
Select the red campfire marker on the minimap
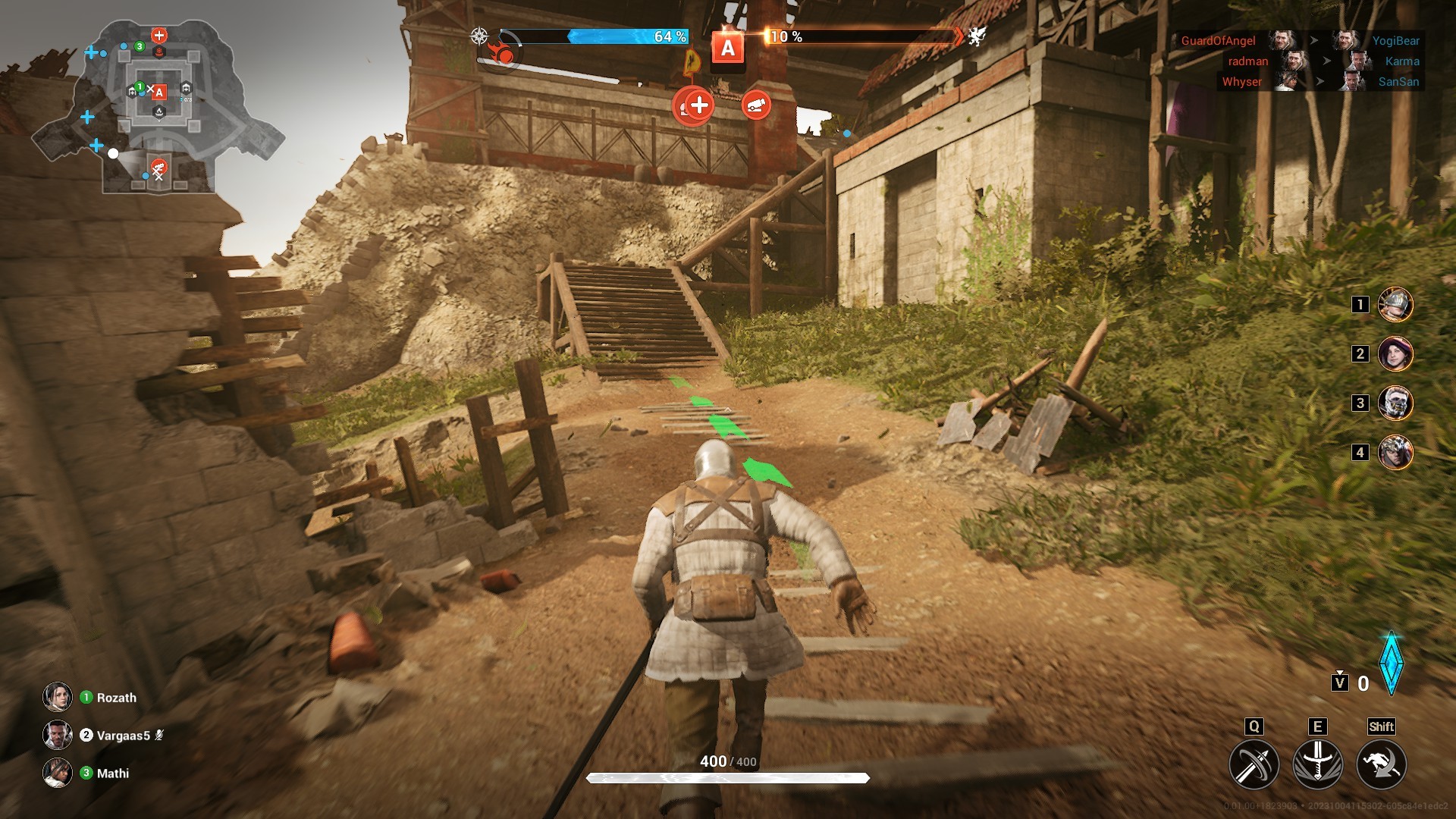159,52
